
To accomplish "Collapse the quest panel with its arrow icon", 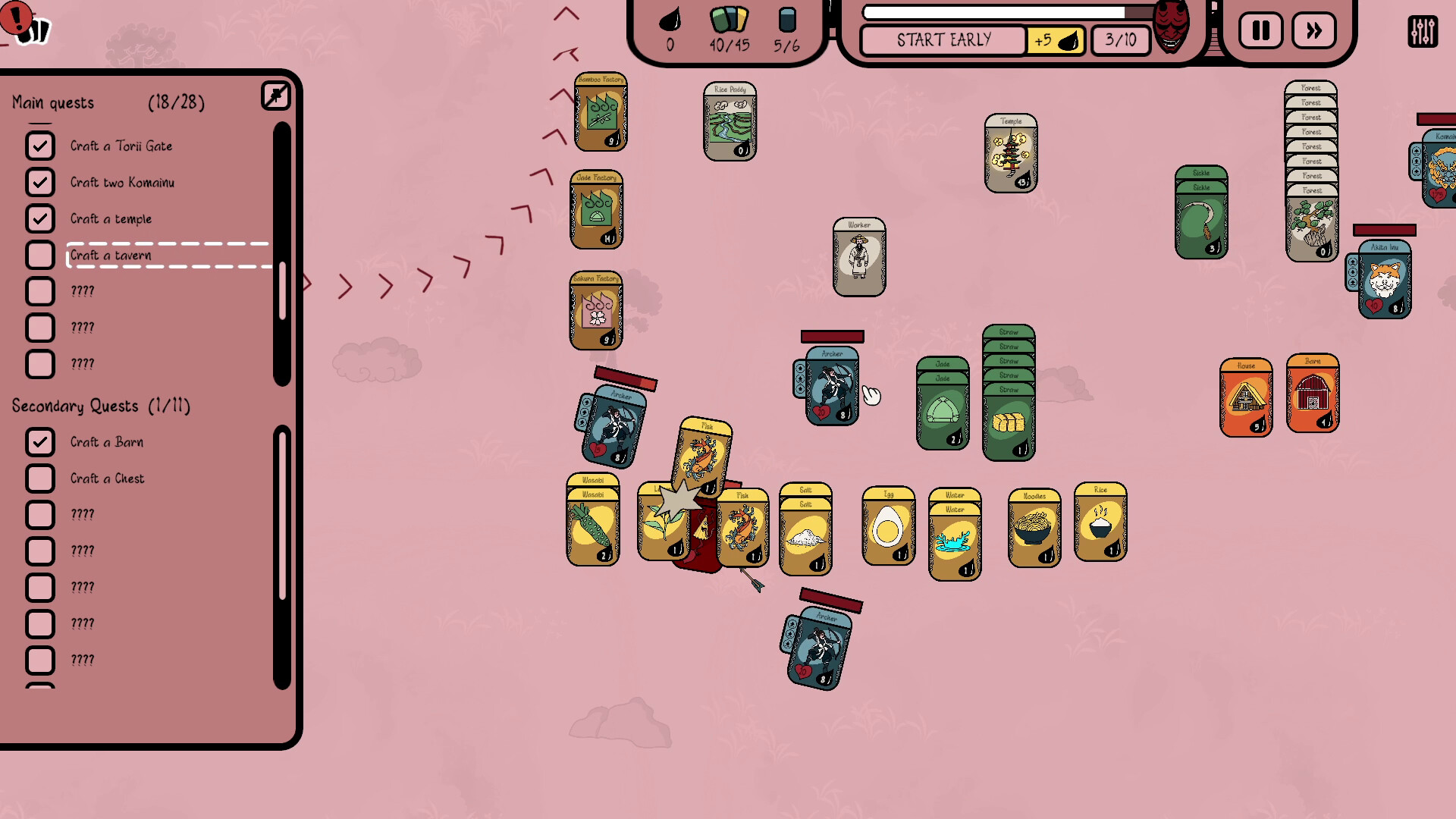I will [x=276, y=96].
